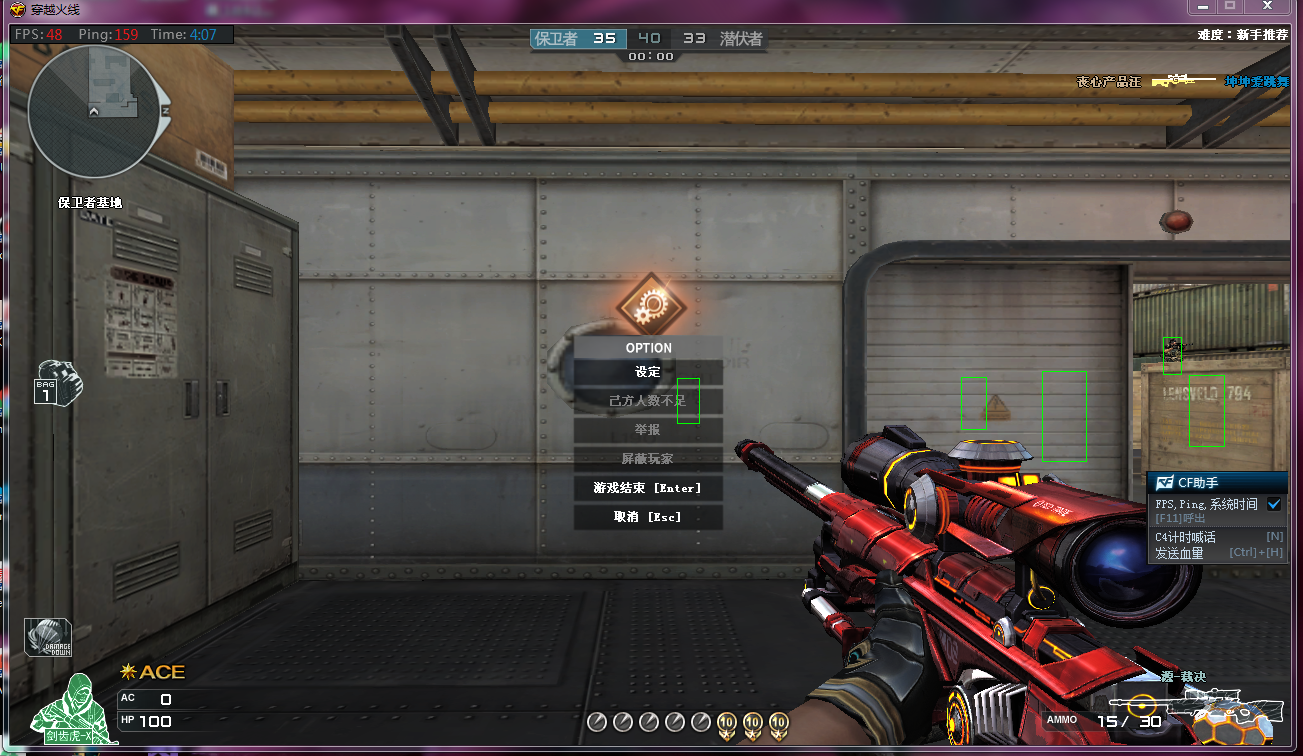The height and width of the screenshot is (756, 1303).
Task: Open the BAG 1 backpack icon
Action: [x=58, y=383]
